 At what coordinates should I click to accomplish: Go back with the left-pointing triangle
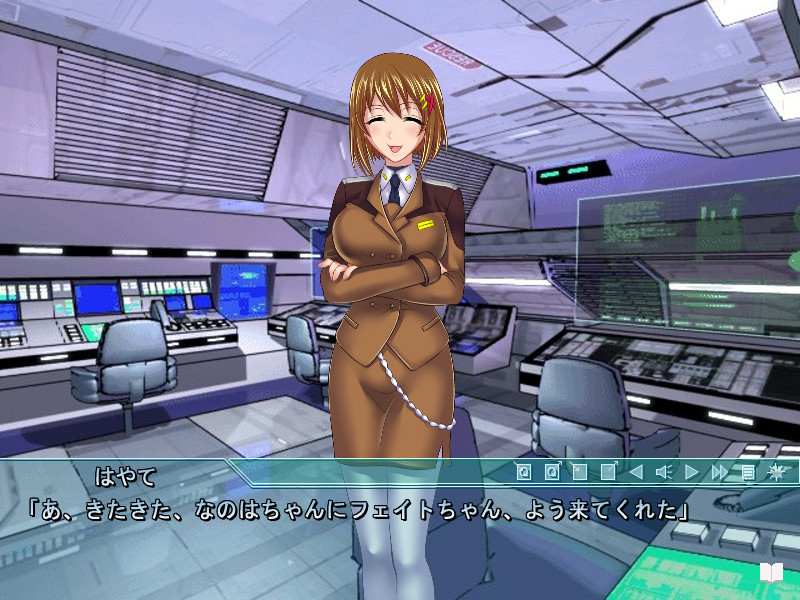click(635, 472)
